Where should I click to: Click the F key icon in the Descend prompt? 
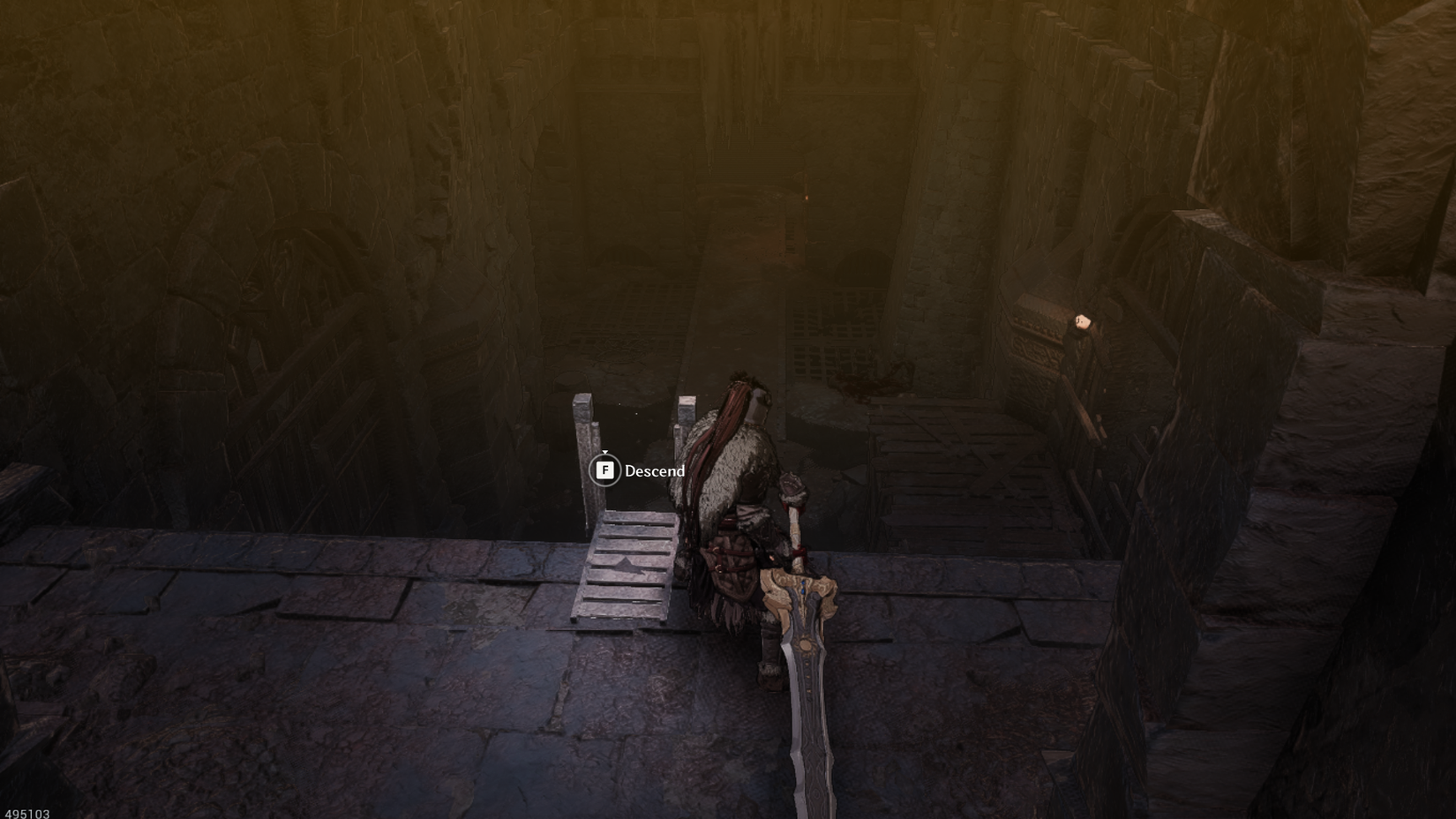(x=605, y=470)
